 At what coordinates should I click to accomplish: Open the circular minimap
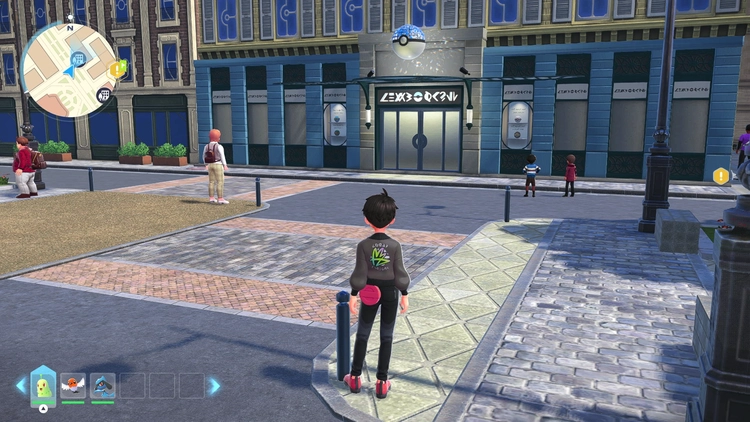click(x=70, y=69)
